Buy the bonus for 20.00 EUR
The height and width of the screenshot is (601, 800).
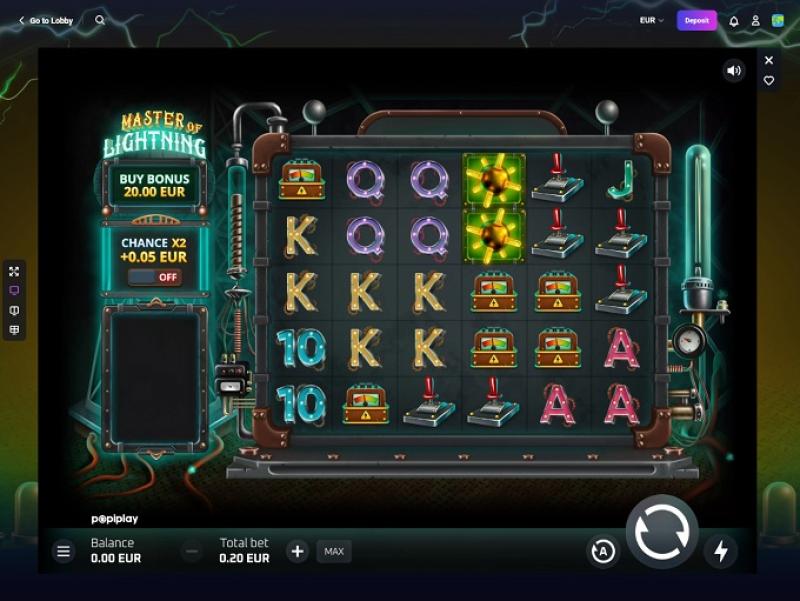click(x=154, y=185)
